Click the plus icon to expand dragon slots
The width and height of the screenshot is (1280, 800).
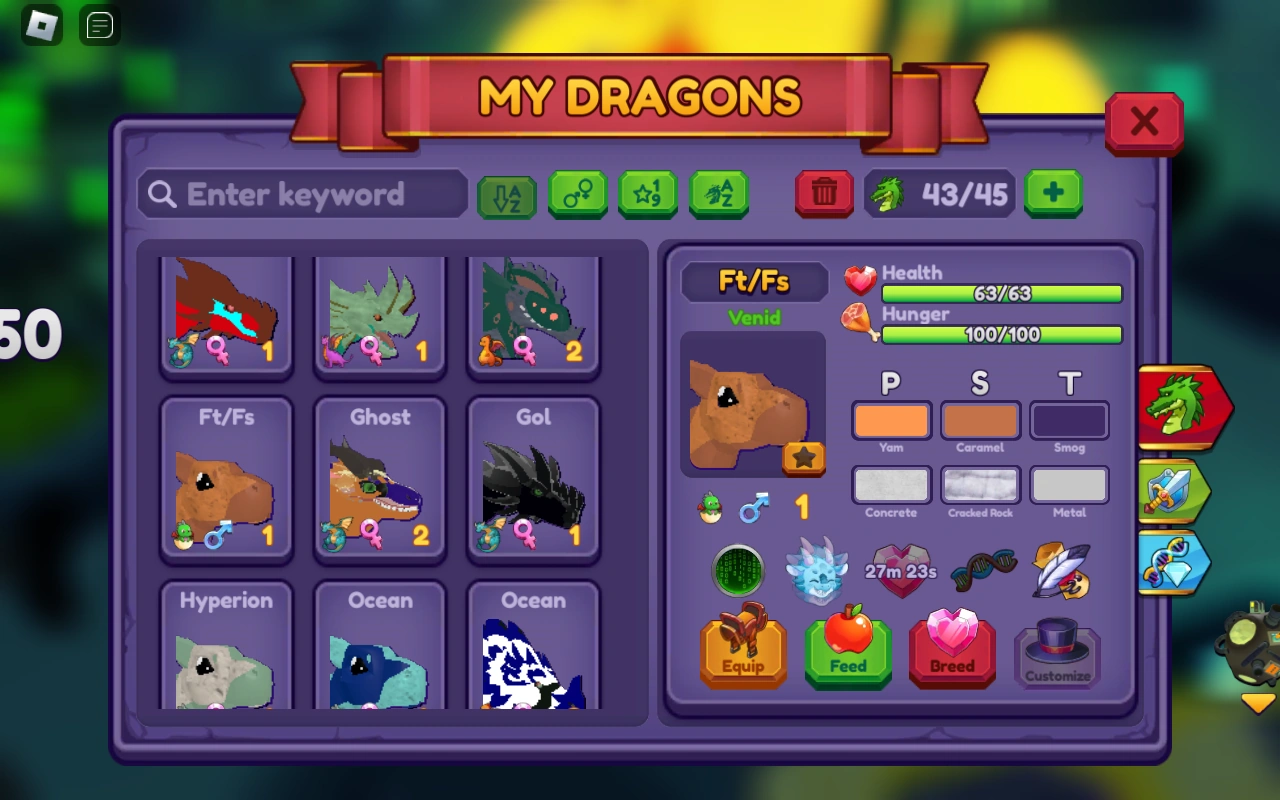1053,195
